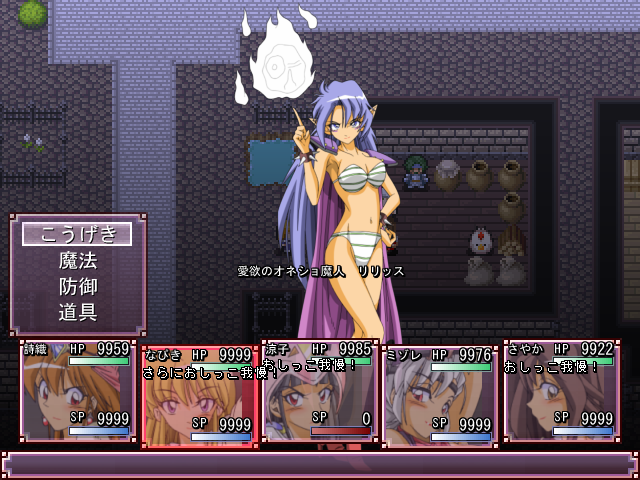Image resolution: width=640 pixels, height=480 pixels.
Task: Pick the 防御 defend command
Action: click(77, 286)
